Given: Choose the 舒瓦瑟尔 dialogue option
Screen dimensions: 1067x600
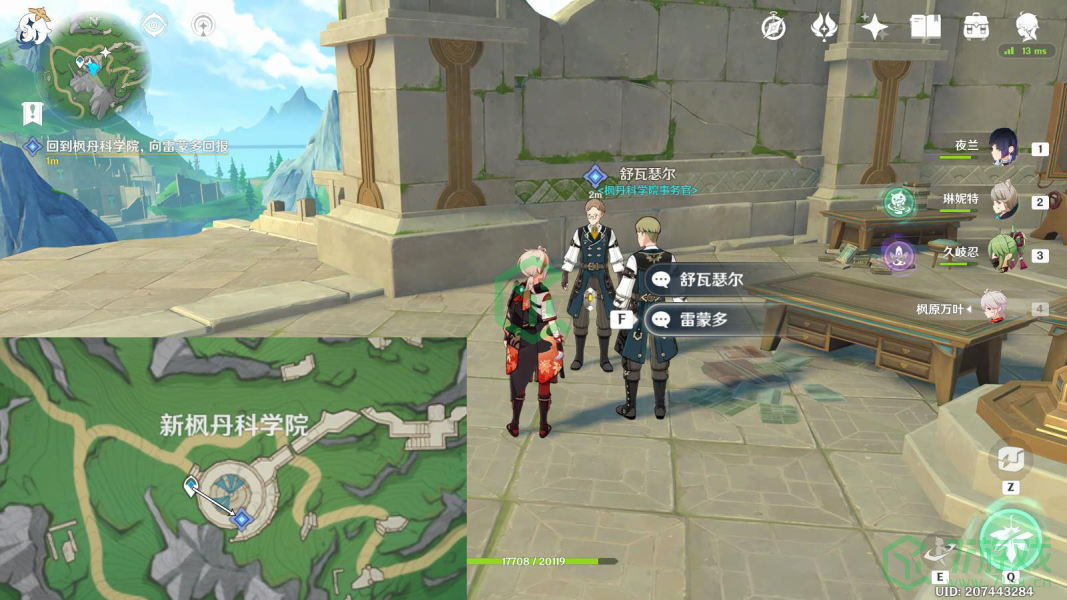Looking at the screenshot, I should click(x=700, y=280).
